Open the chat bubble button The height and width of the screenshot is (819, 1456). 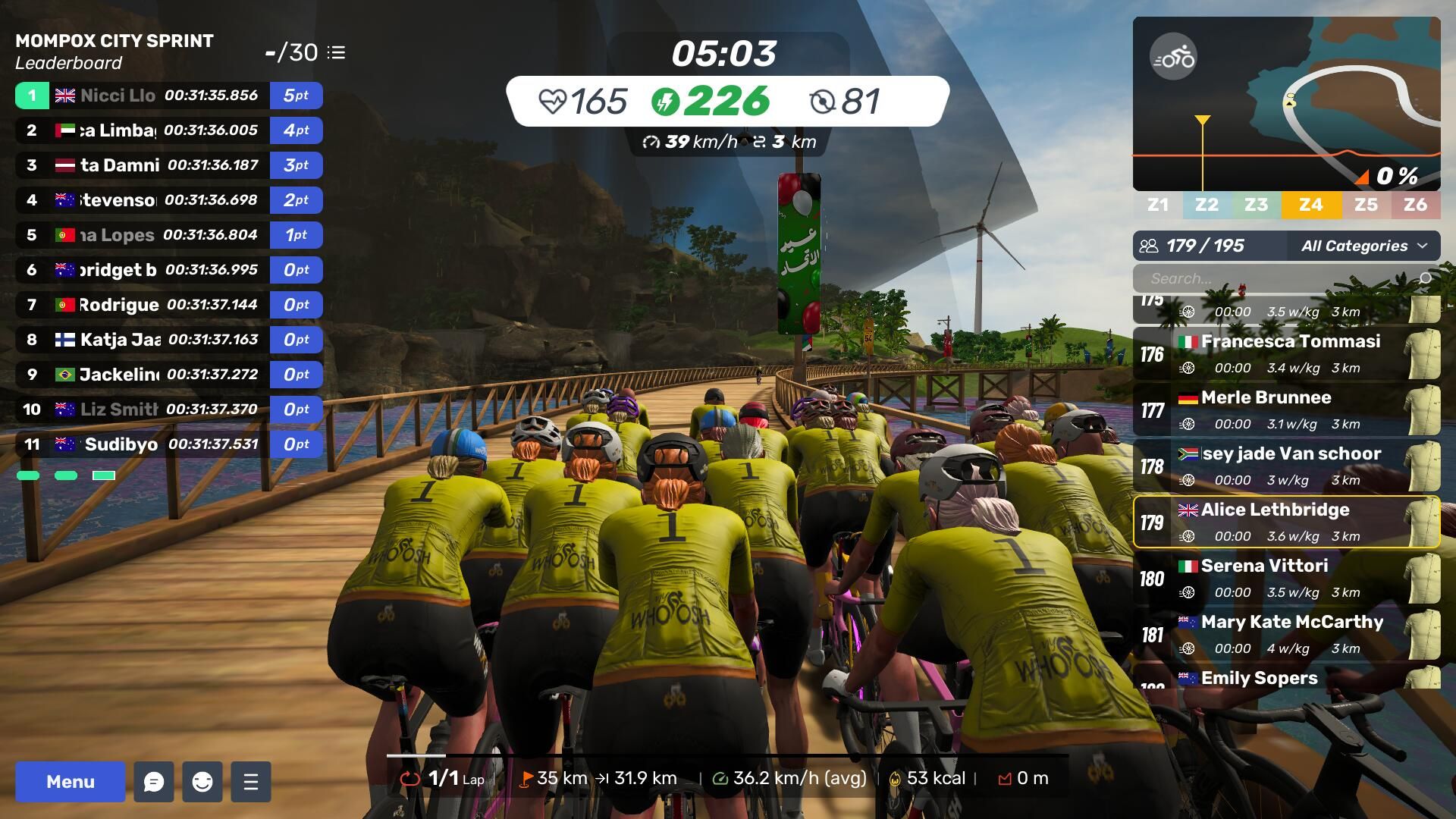(x=154, y=782)
